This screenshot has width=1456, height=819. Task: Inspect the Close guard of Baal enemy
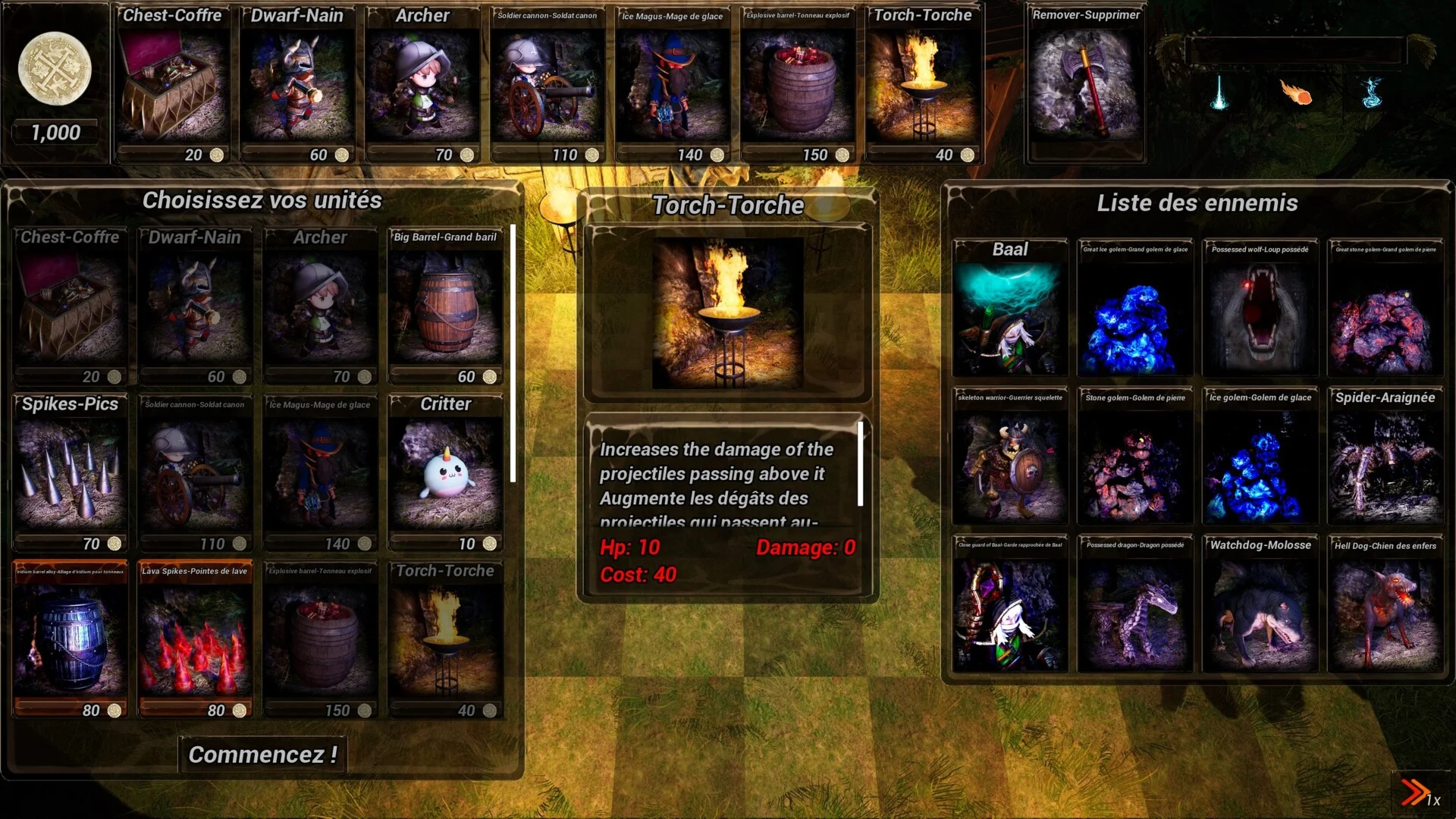click(1010, 605)
